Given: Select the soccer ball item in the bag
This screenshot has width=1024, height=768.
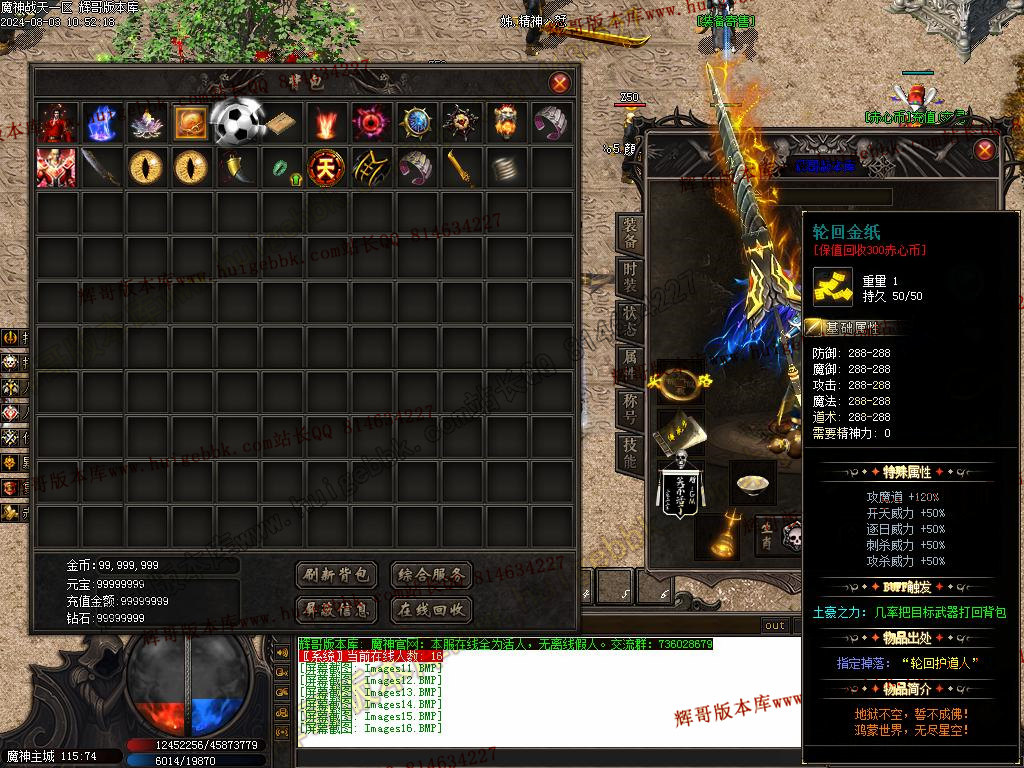Looking at the screenshot, I should 236,122.
